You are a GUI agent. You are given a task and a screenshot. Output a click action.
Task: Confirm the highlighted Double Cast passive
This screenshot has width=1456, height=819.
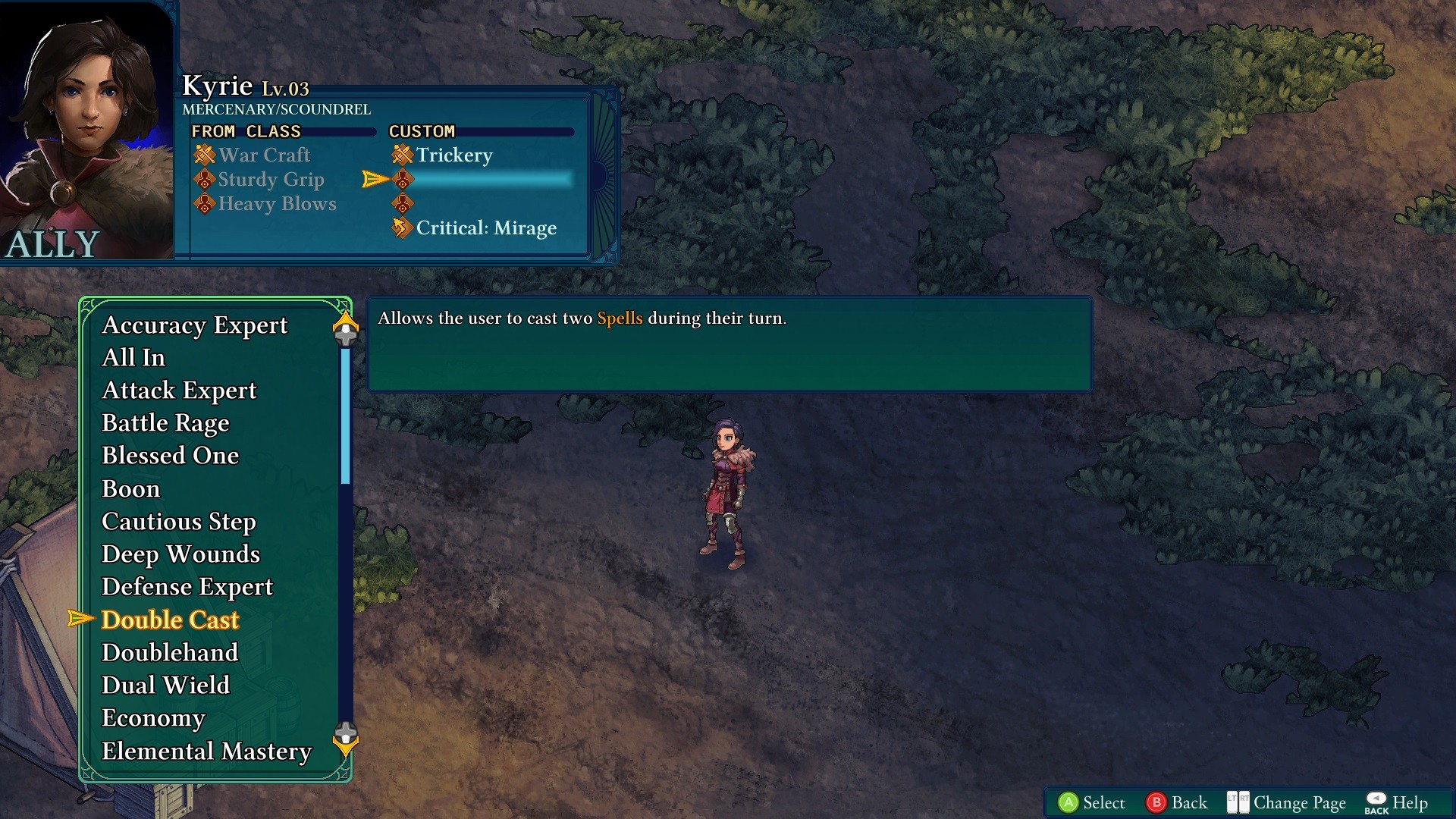tap(170, 620)
